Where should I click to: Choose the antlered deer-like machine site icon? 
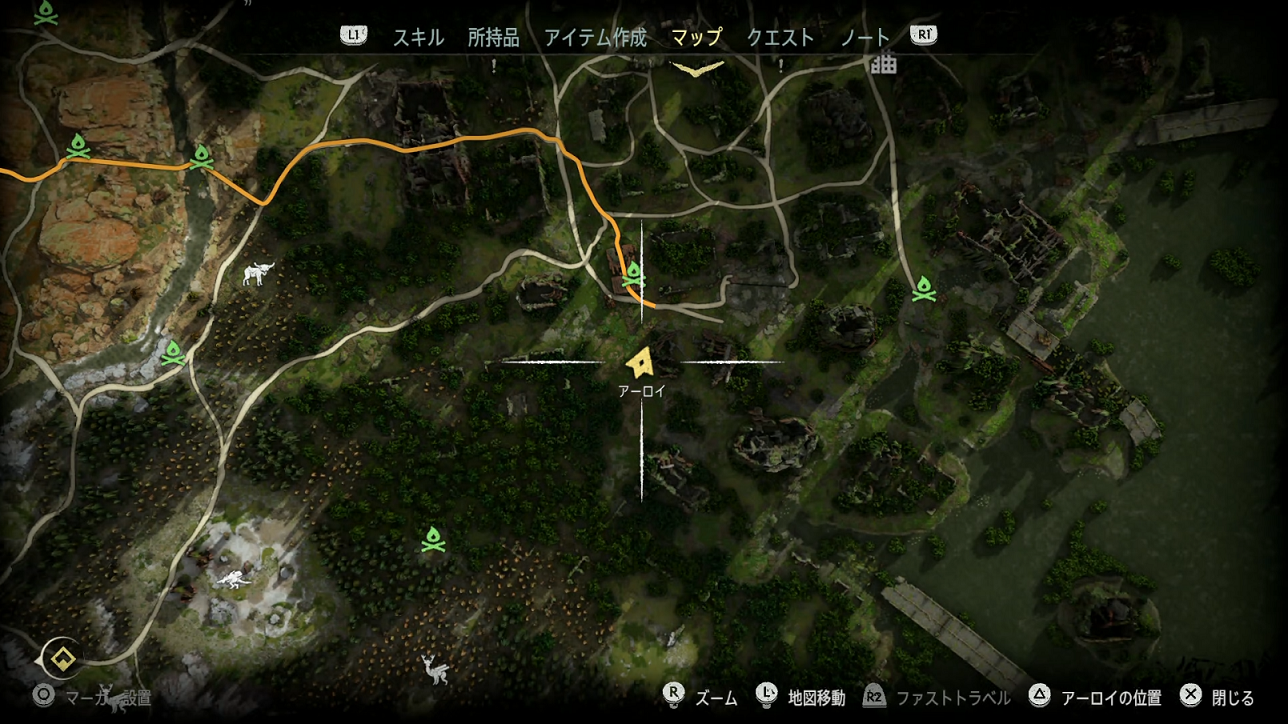pos(435,667)
